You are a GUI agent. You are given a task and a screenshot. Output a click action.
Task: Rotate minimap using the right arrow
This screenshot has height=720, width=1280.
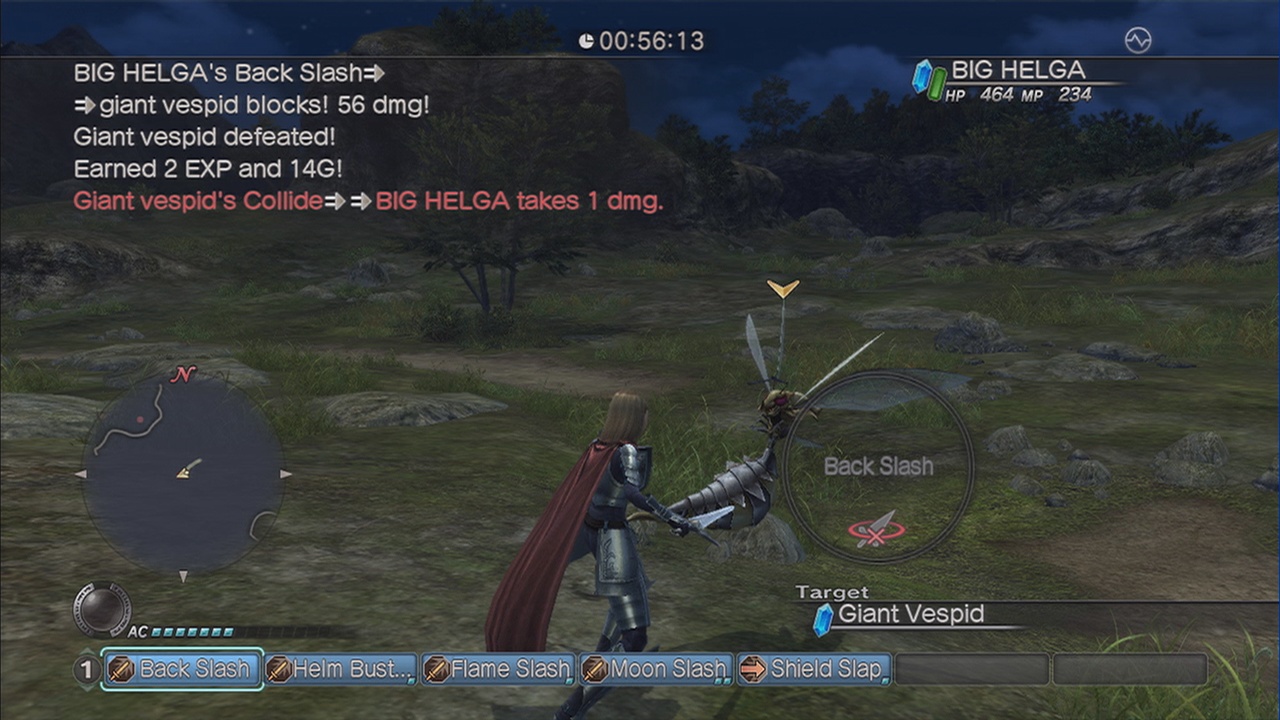coord(286,474)
